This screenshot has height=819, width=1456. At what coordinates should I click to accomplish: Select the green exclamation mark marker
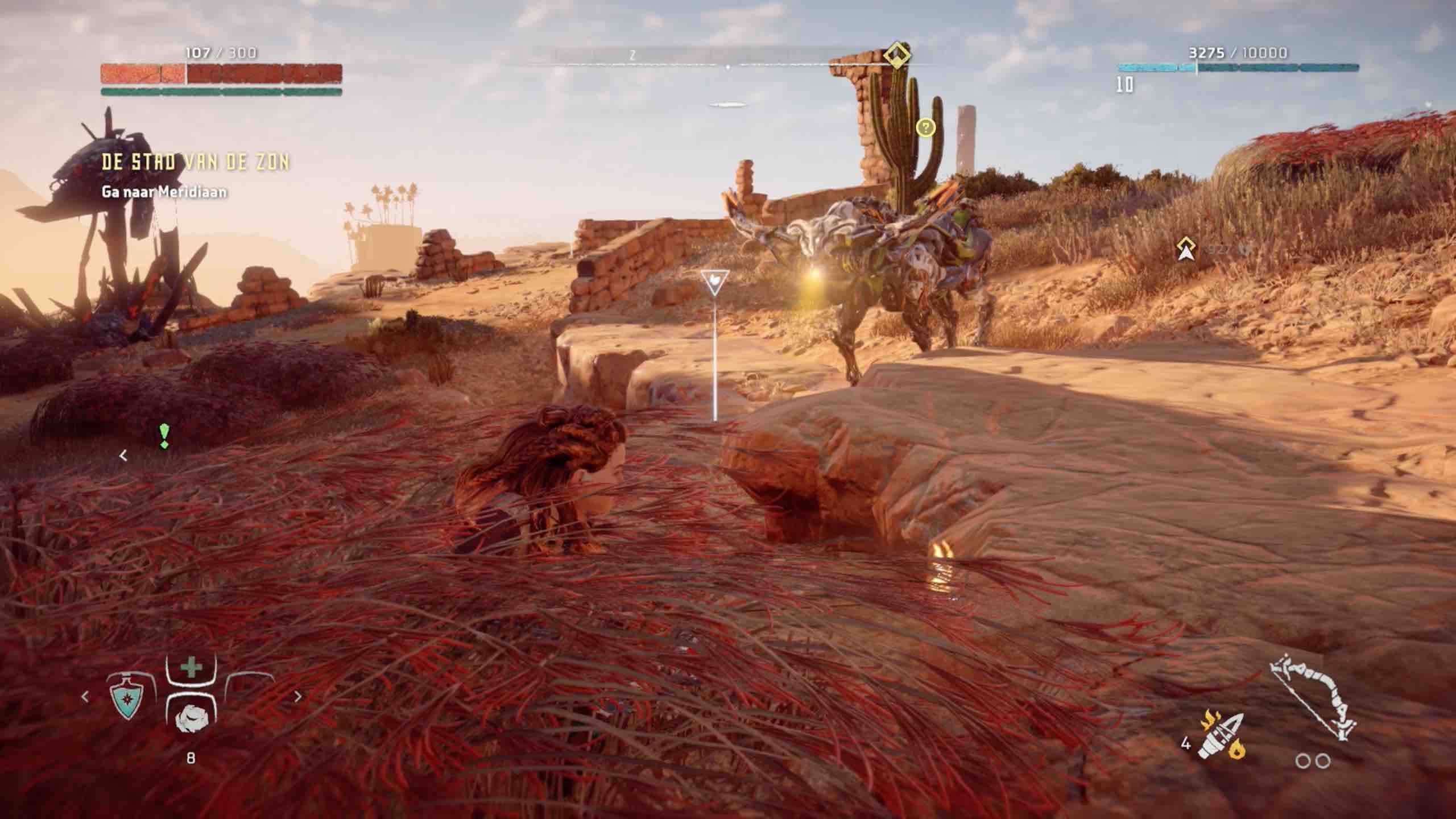(x=164, y=436)
